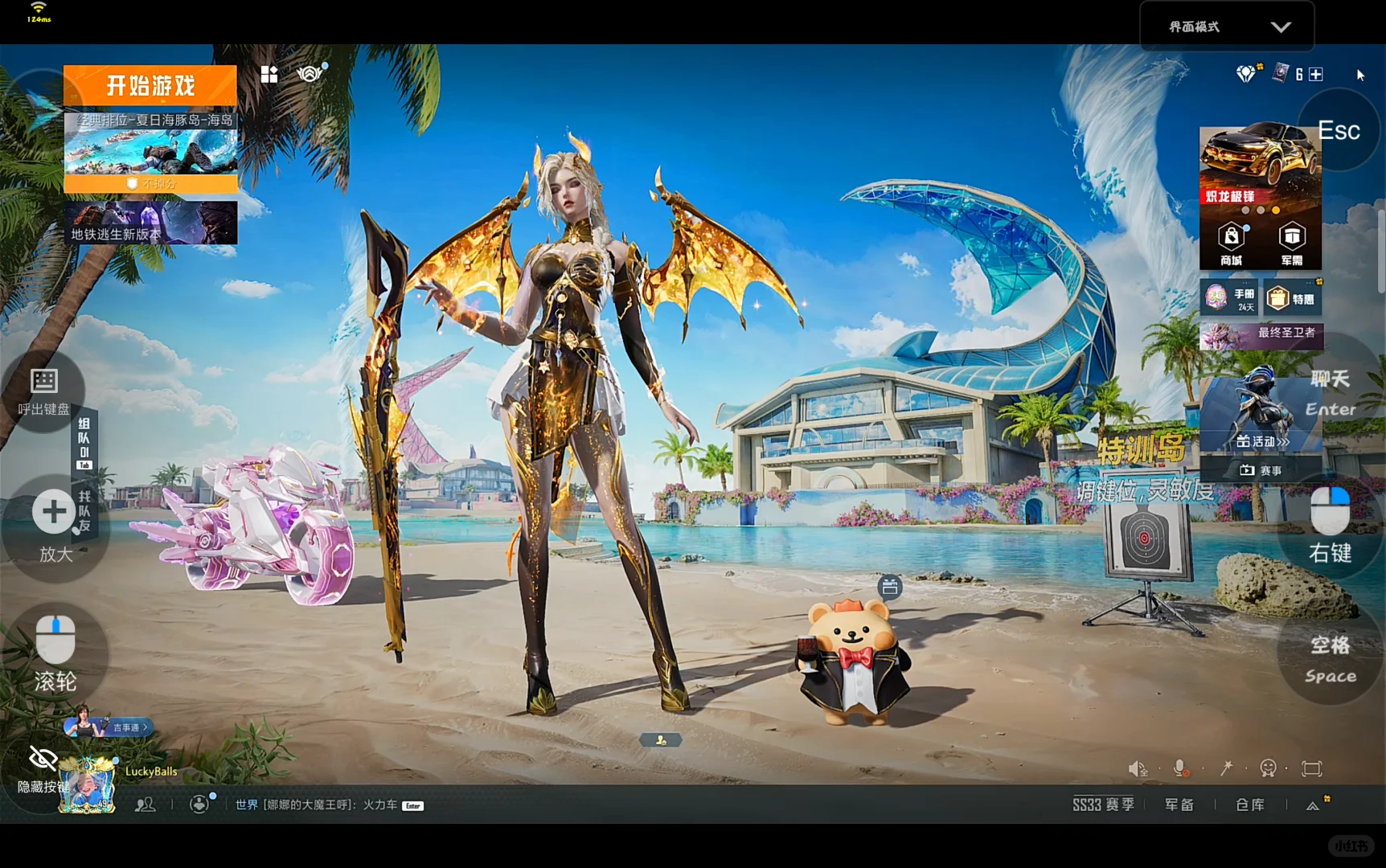Open the 地铁逃生新版本 banner
This screenshot has height=868, width=1386.
[x=150, y=223]
